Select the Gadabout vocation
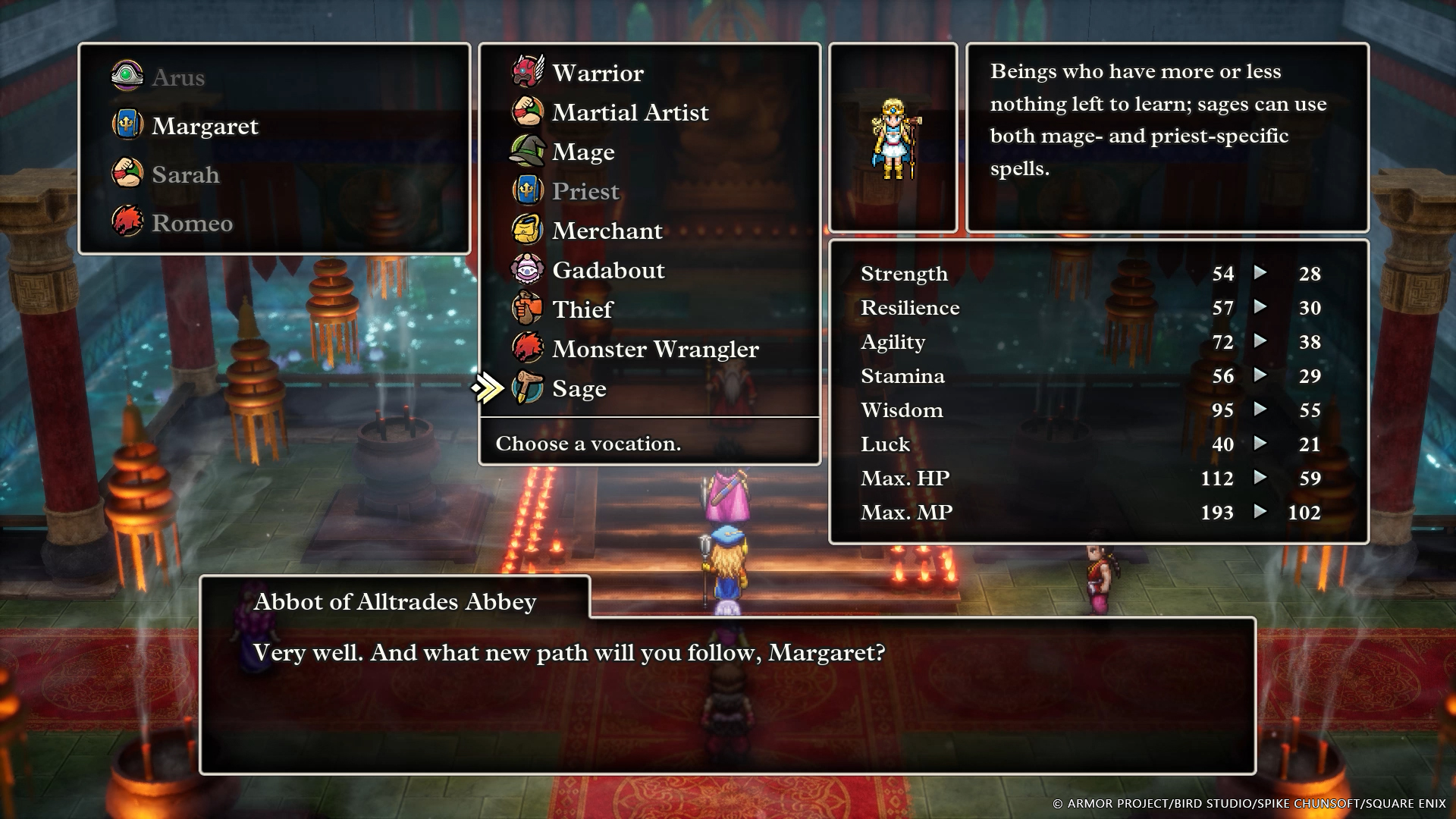Screen dimensions: 1456x819 pyautogui.click(x=607, y=270)
